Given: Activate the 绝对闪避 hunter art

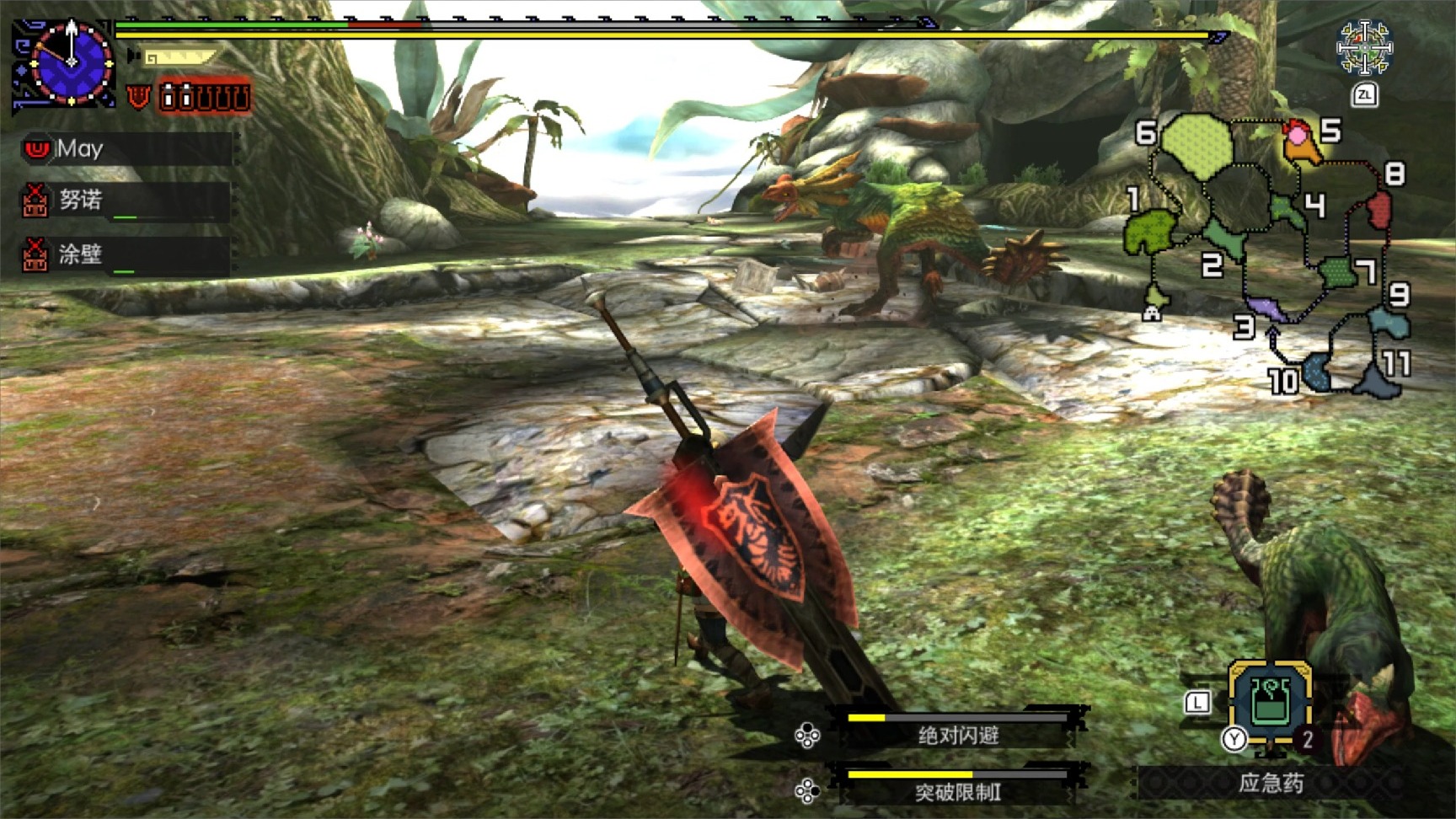Looking at the screenshot, I should [957, 735].
